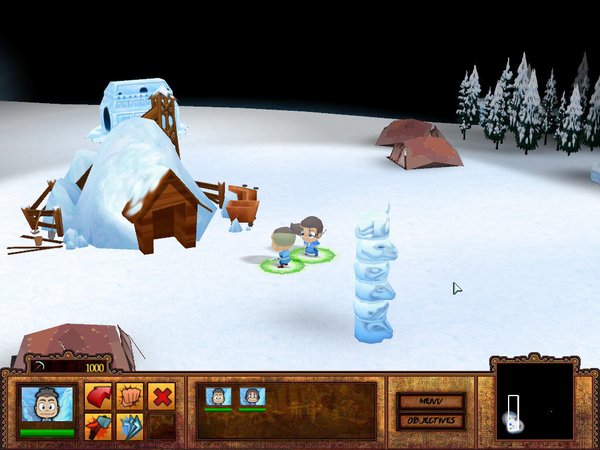
Task: Activate the fist attack command
Action: [x=130, y=397]
